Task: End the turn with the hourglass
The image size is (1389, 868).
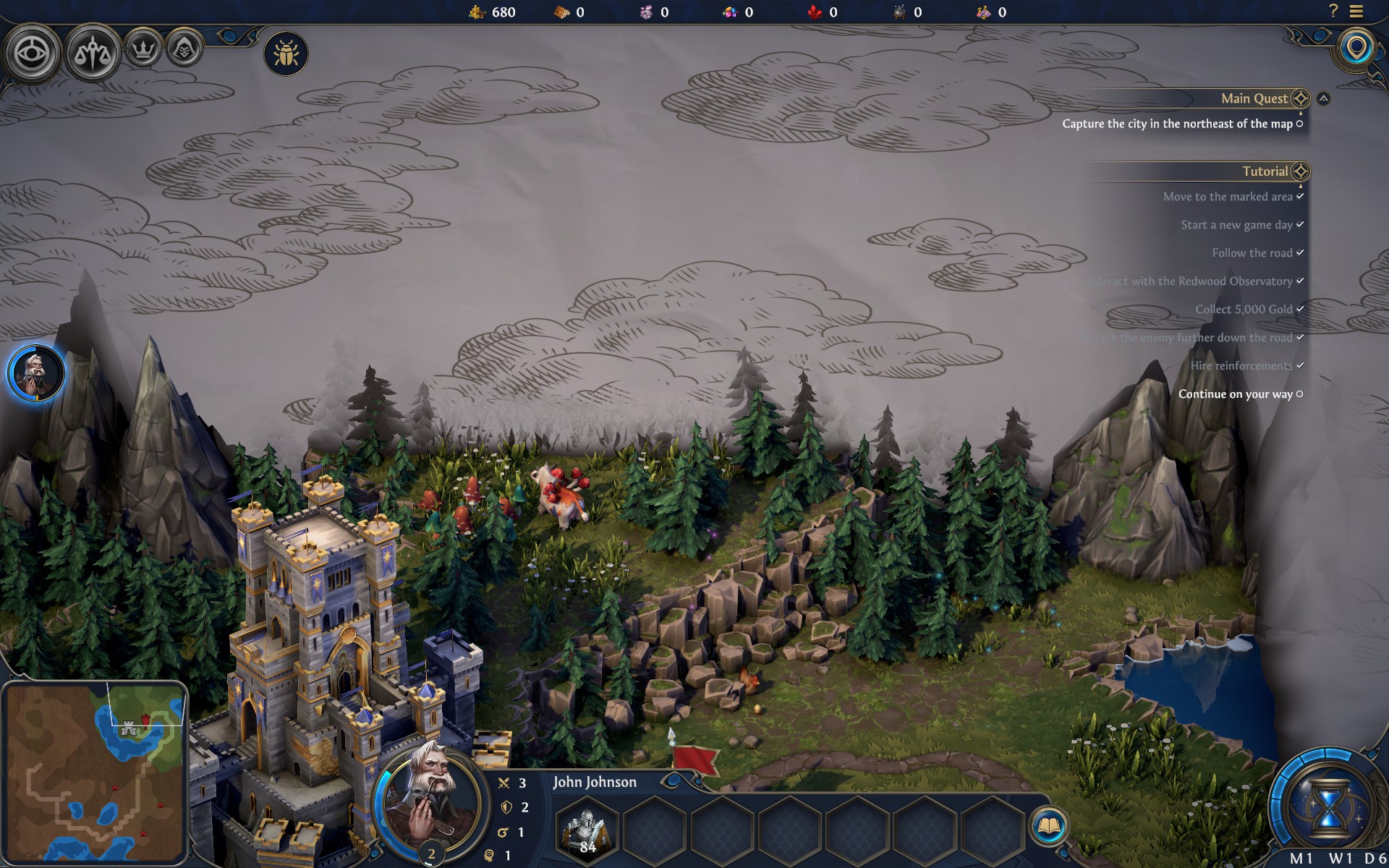Action: [x=1328, y=804]
